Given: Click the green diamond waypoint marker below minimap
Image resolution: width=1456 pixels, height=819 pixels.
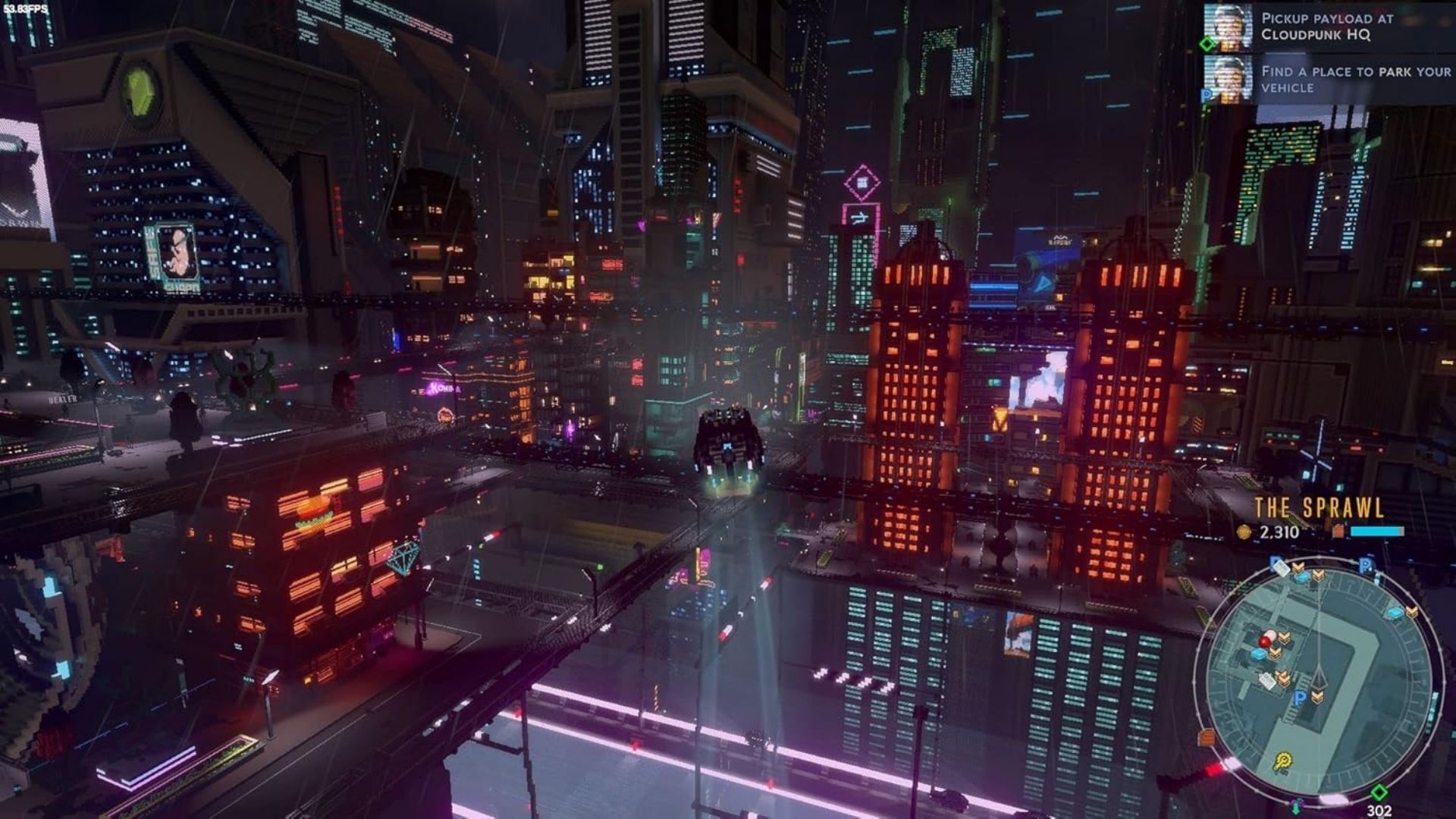Looking at the screenshot, I should click(x=1379, y=792).
